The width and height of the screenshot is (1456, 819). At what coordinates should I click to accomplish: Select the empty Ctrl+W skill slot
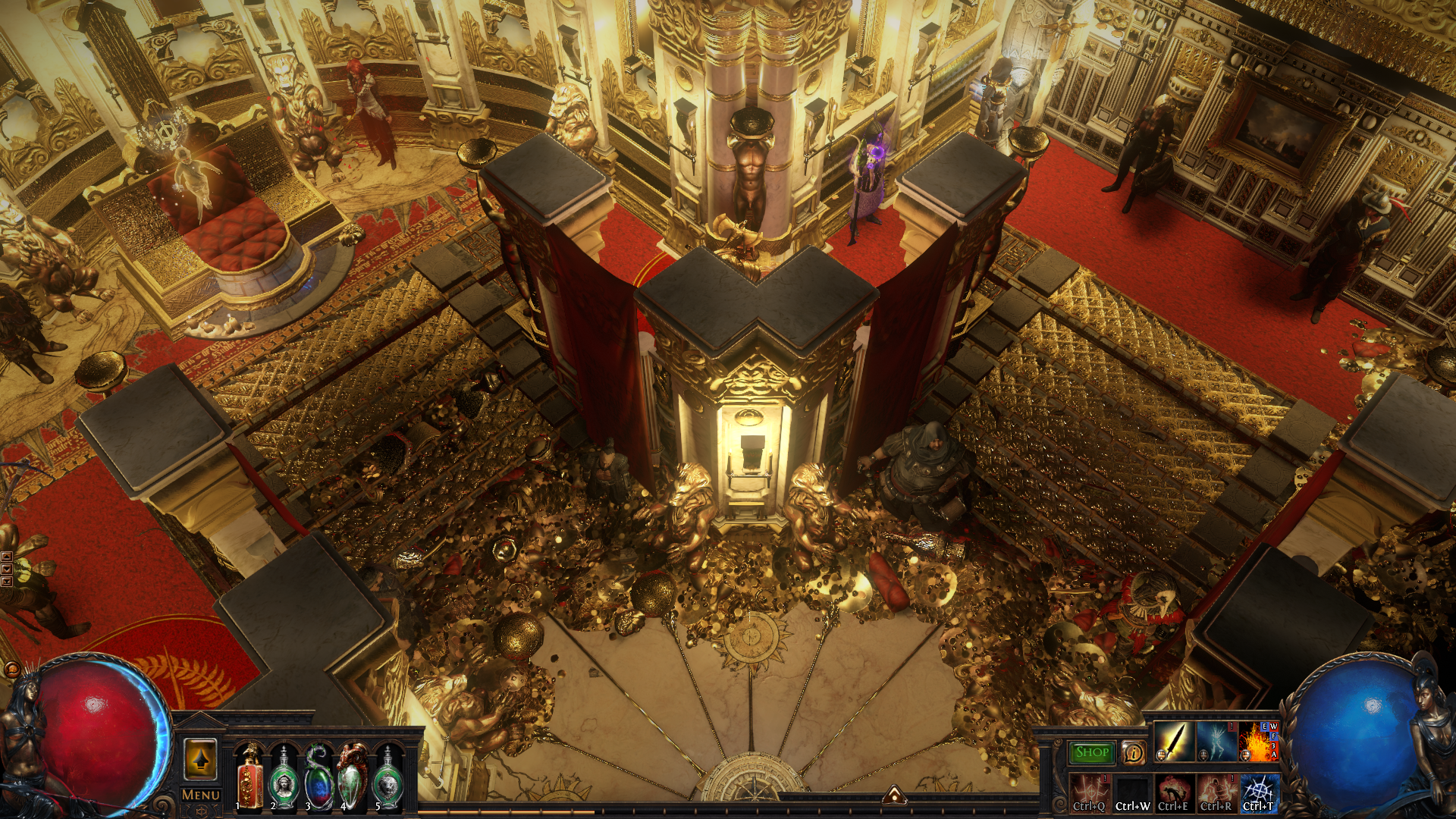[1132, 792]
